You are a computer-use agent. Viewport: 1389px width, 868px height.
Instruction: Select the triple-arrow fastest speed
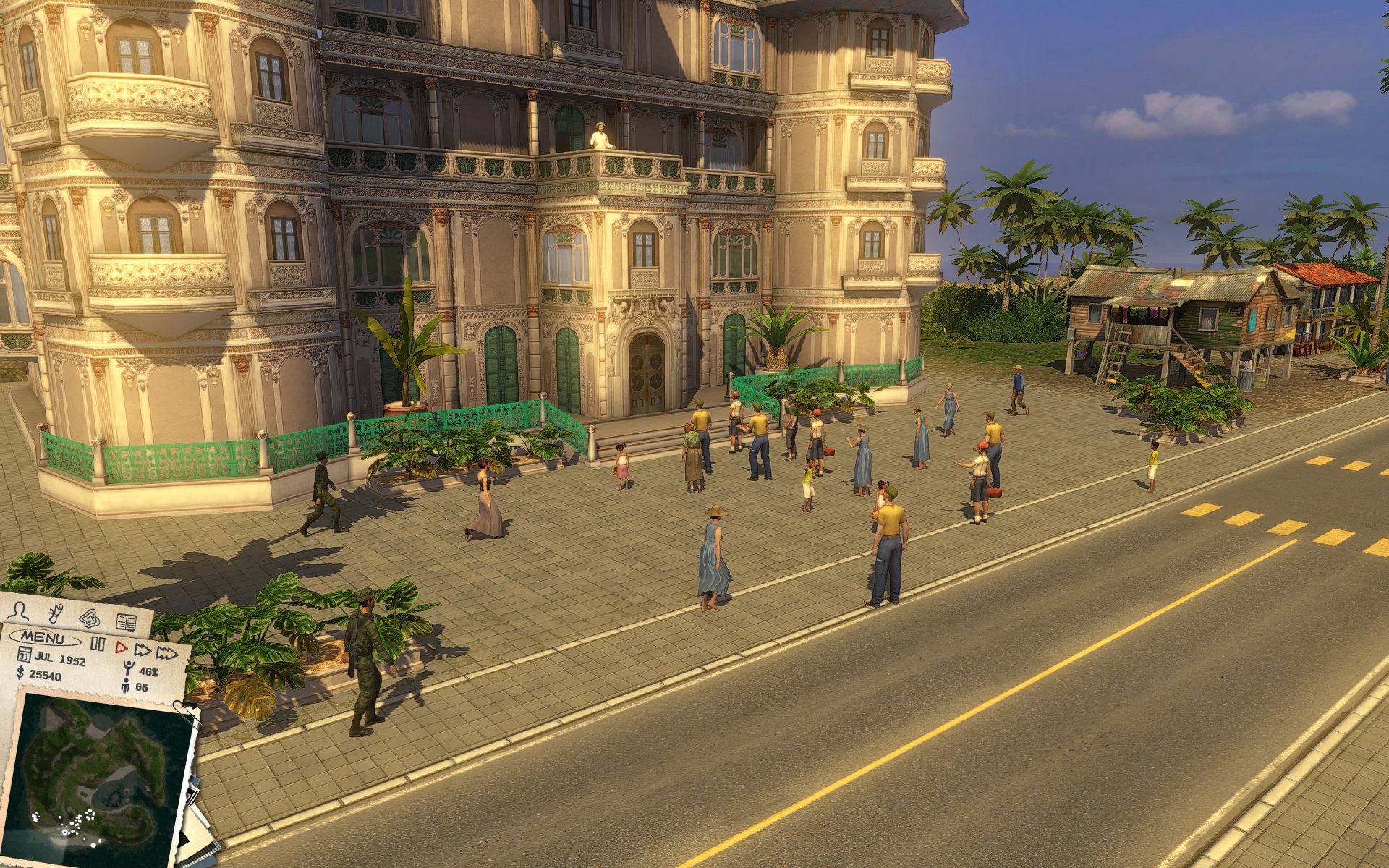coord(167,654)
